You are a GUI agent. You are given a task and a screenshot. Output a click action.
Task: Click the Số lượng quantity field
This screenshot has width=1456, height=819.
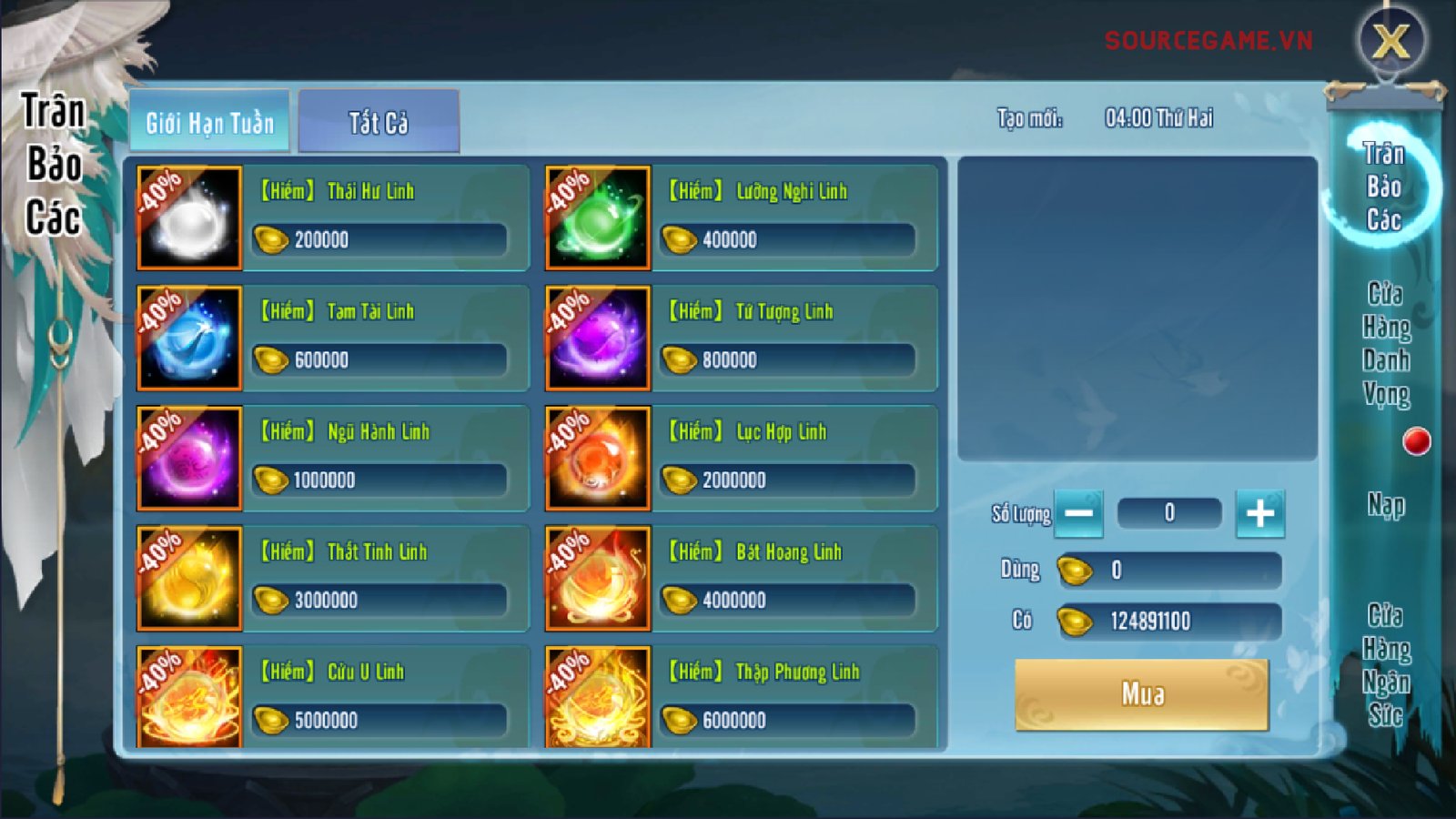point(1169,513)
